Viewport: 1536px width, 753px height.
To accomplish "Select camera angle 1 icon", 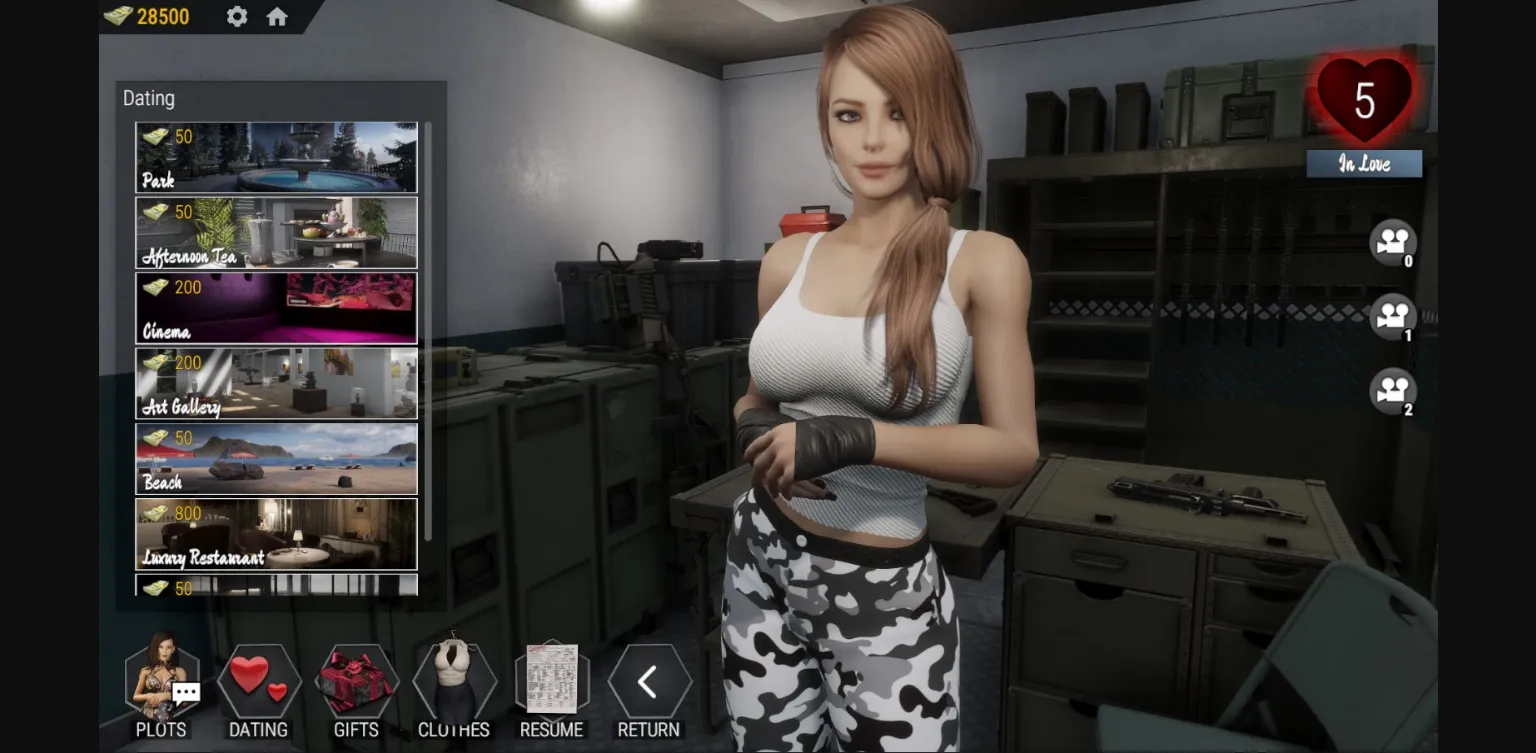I will click(1393, 317).
